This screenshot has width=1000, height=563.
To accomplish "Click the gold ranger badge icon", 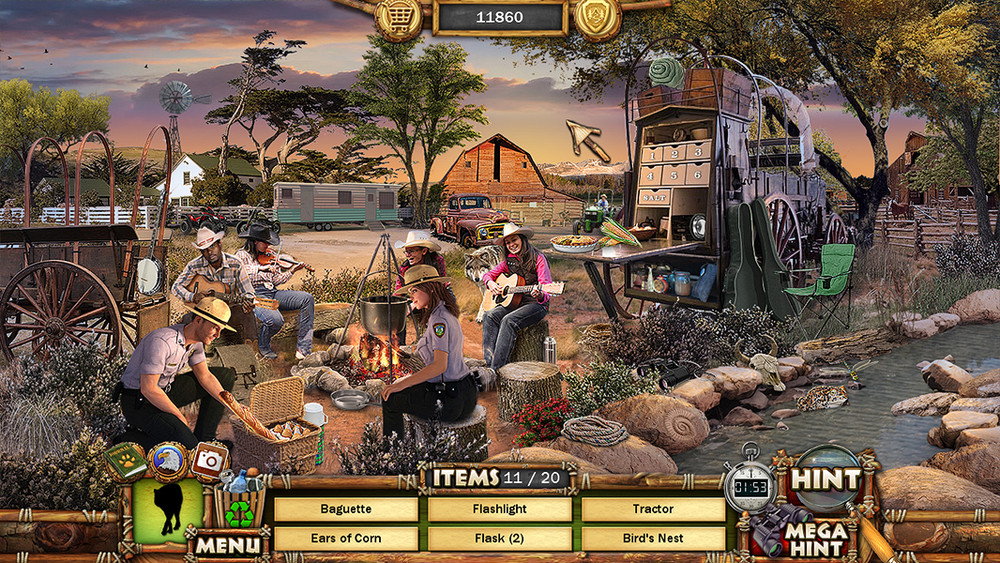I will coord(598,18).
